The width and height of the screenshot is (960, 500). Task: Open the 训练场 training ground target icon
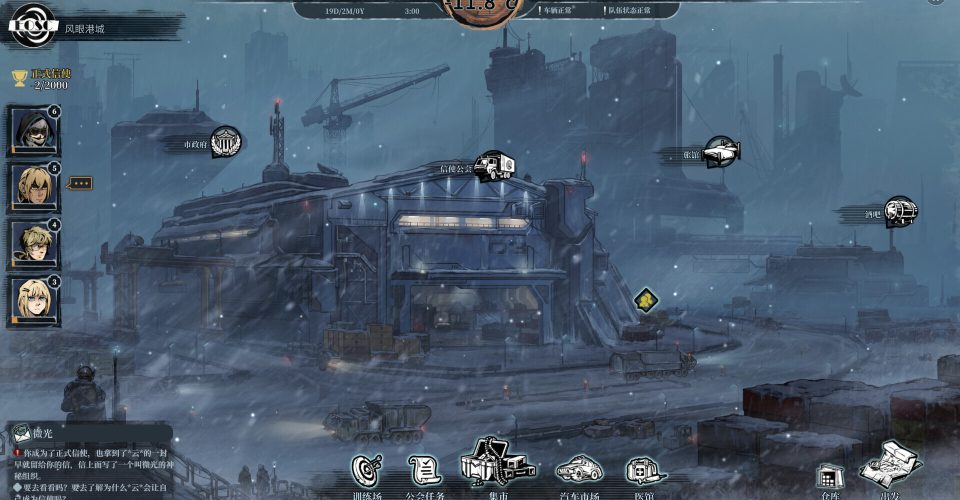(367, 472)
